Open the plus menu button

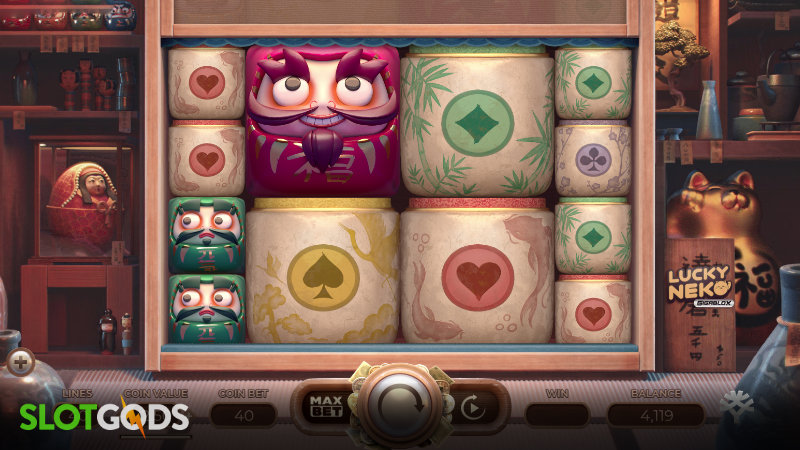(19, 362)
